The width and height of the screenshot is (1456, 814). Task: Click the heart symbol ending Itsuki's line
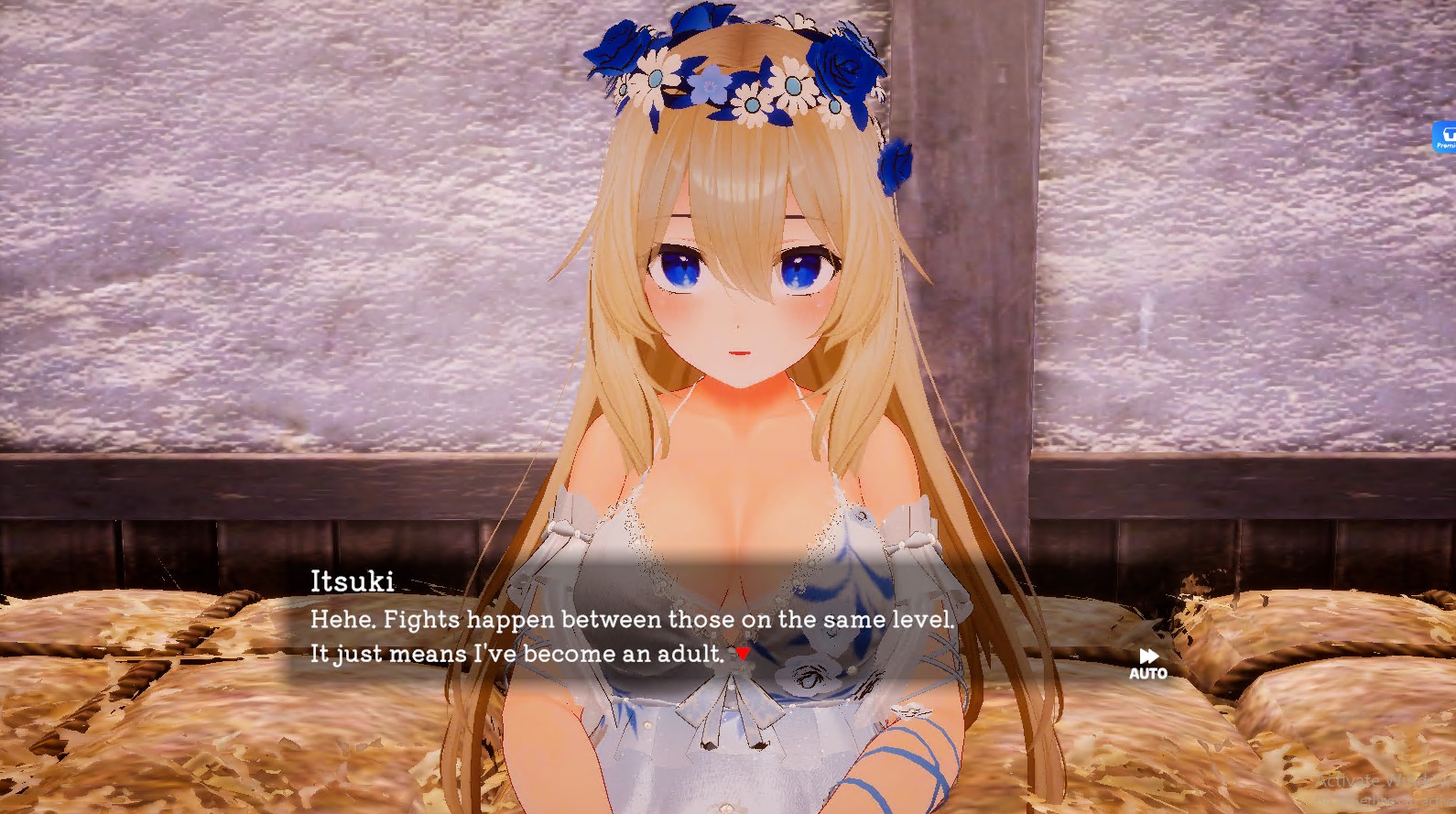pos(742,654)
